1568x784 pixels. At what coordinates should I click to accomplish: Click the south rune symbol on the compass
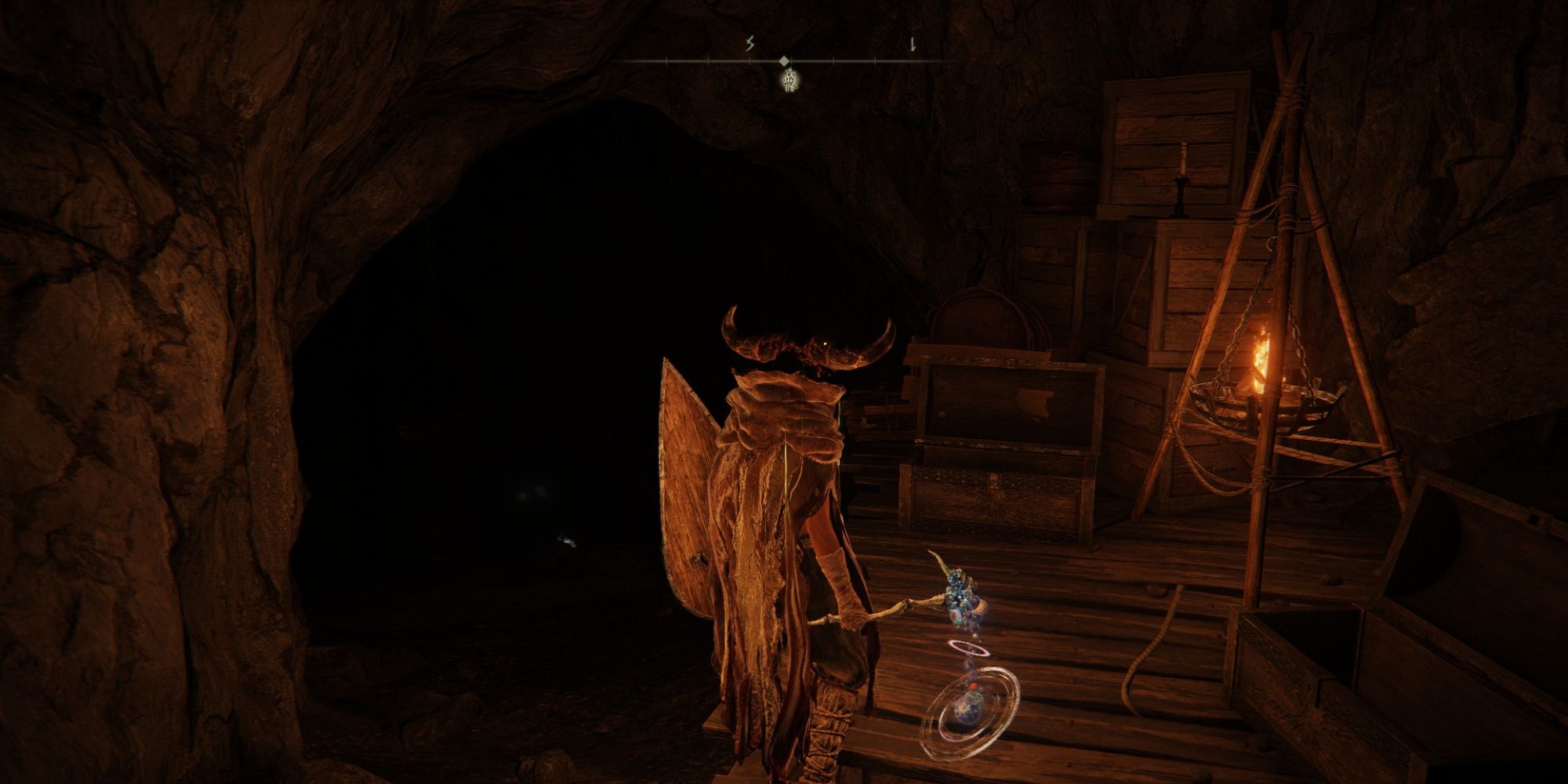[x=749, y=45]
